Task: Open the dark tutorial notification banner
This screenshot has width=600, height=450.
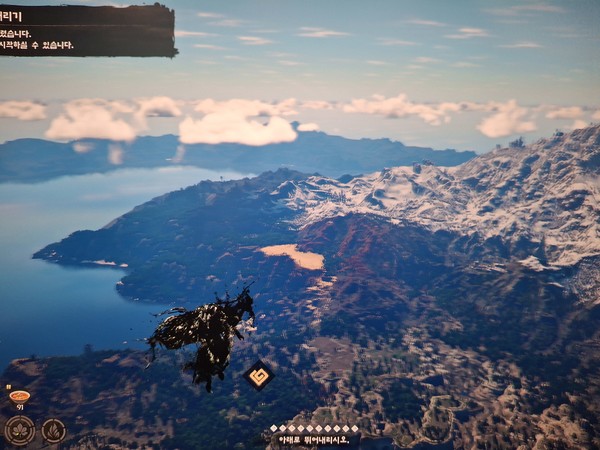Action: pyautogui.click(x=87, y=30)
